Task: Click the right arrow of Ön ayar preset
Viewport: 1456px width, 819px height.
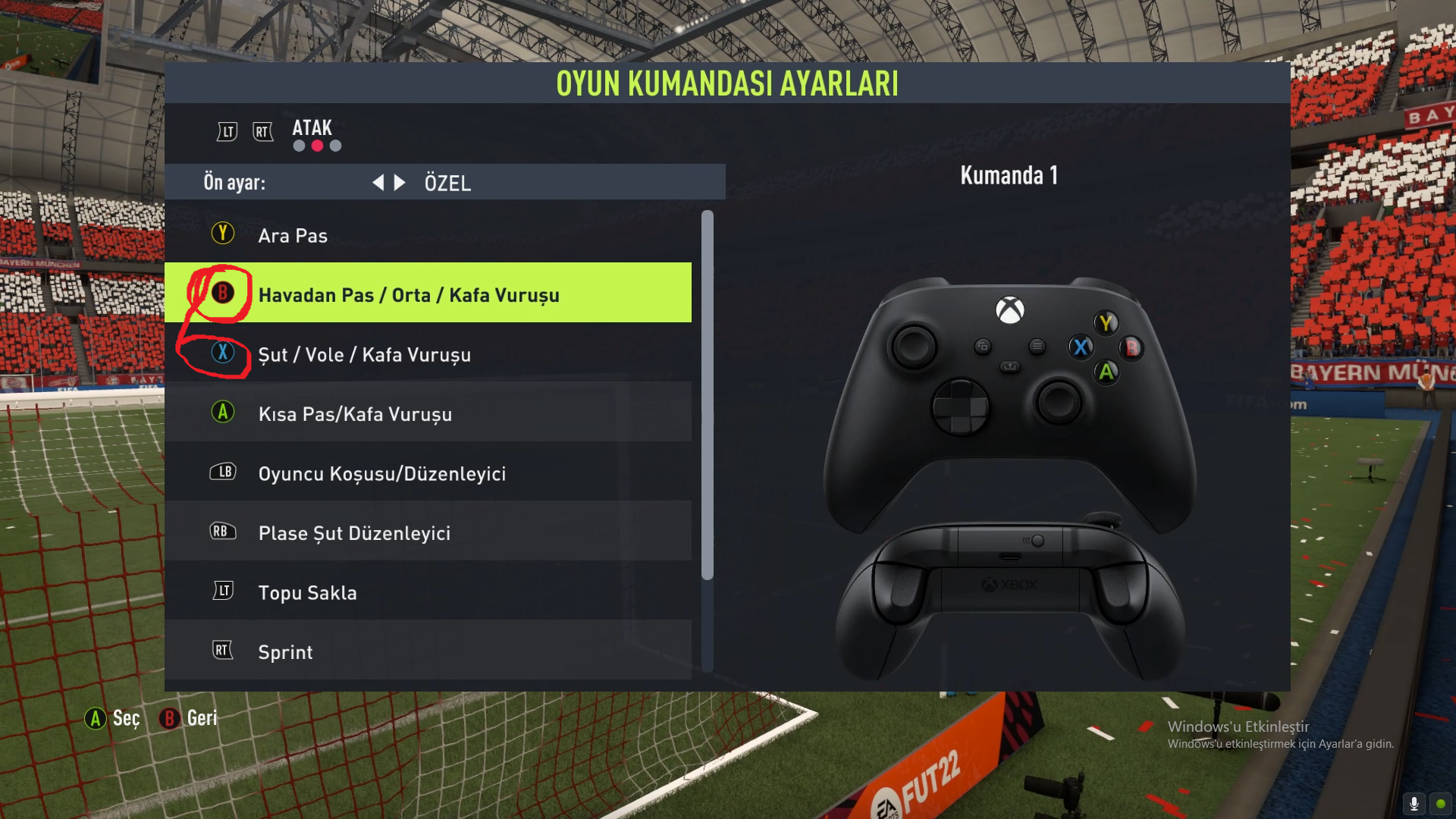Action: 400,183
